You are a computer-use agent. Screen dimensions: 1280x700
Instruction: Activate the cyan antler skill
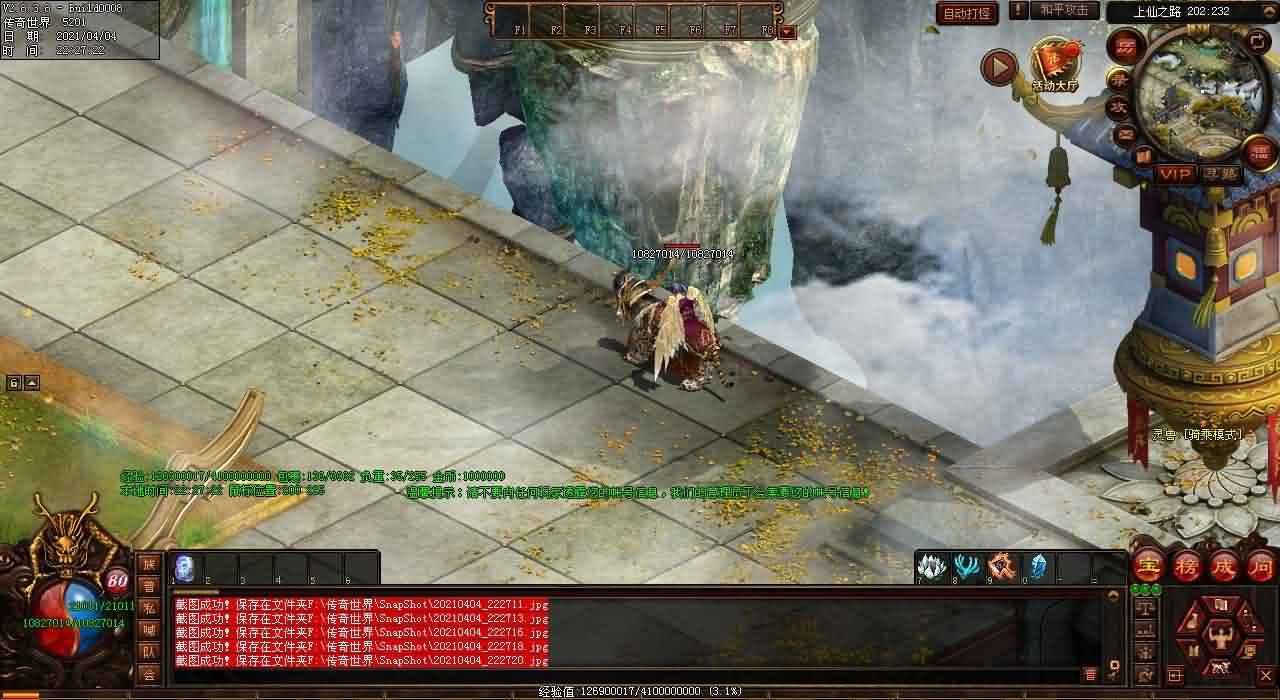[966, 565]
